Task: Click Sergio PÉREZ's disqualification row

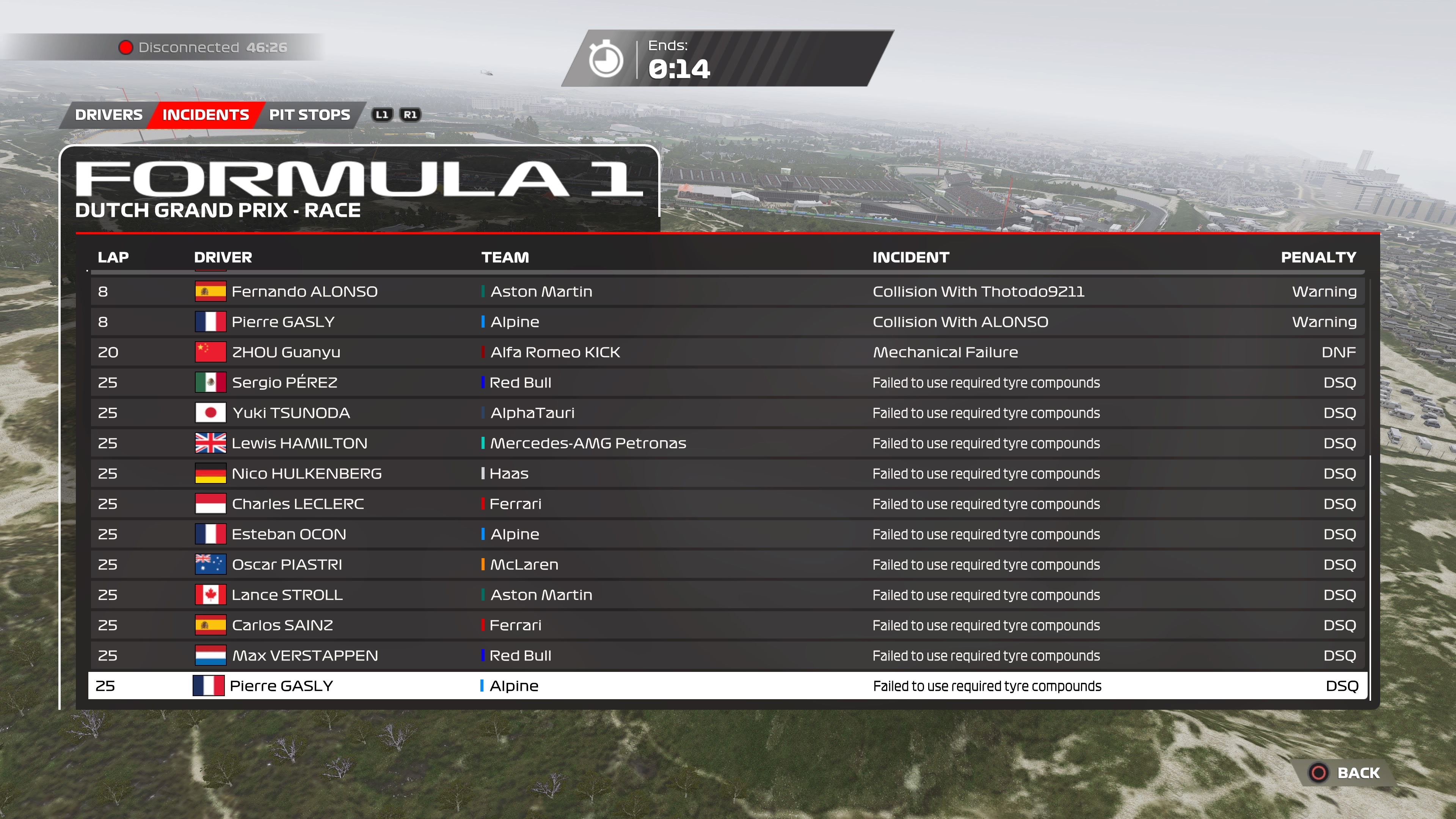Action: pos(727,383)
